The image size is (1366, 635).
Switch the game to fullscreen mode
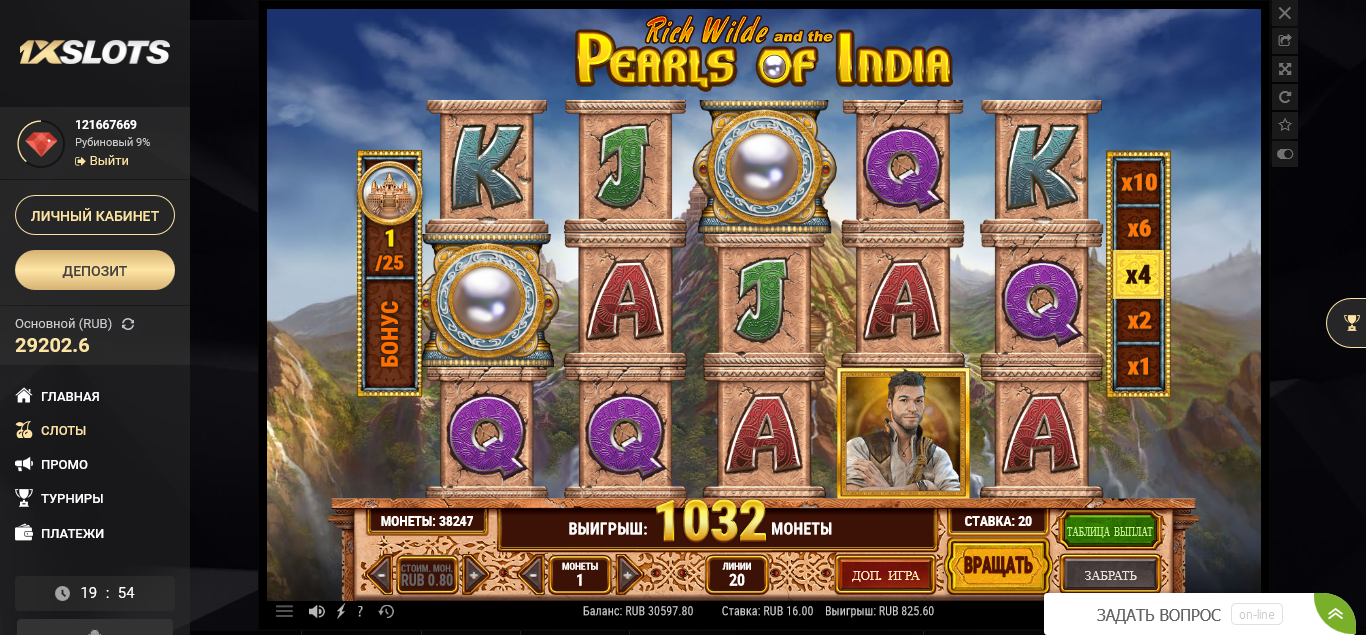tap(1285, 69)
